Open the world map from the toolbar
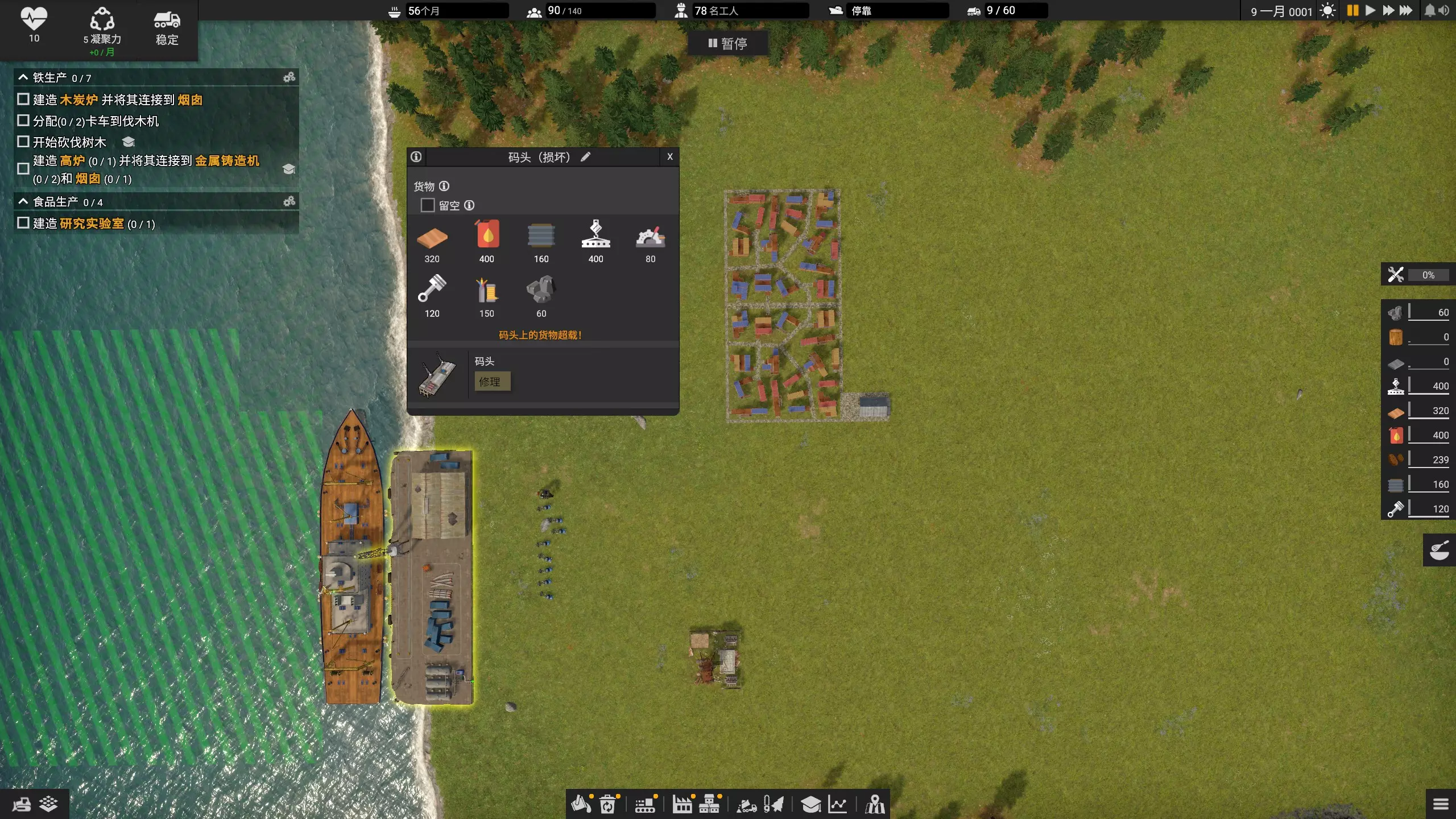Image resolution: width=1456 pixels, height=819 pixels. click(x=875, y=804)
